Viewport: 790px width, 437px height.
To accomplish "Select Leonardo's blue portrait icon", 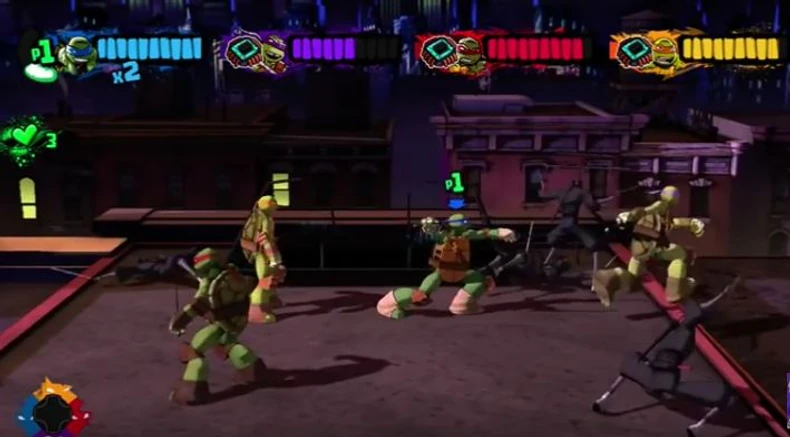I will 76,53.
